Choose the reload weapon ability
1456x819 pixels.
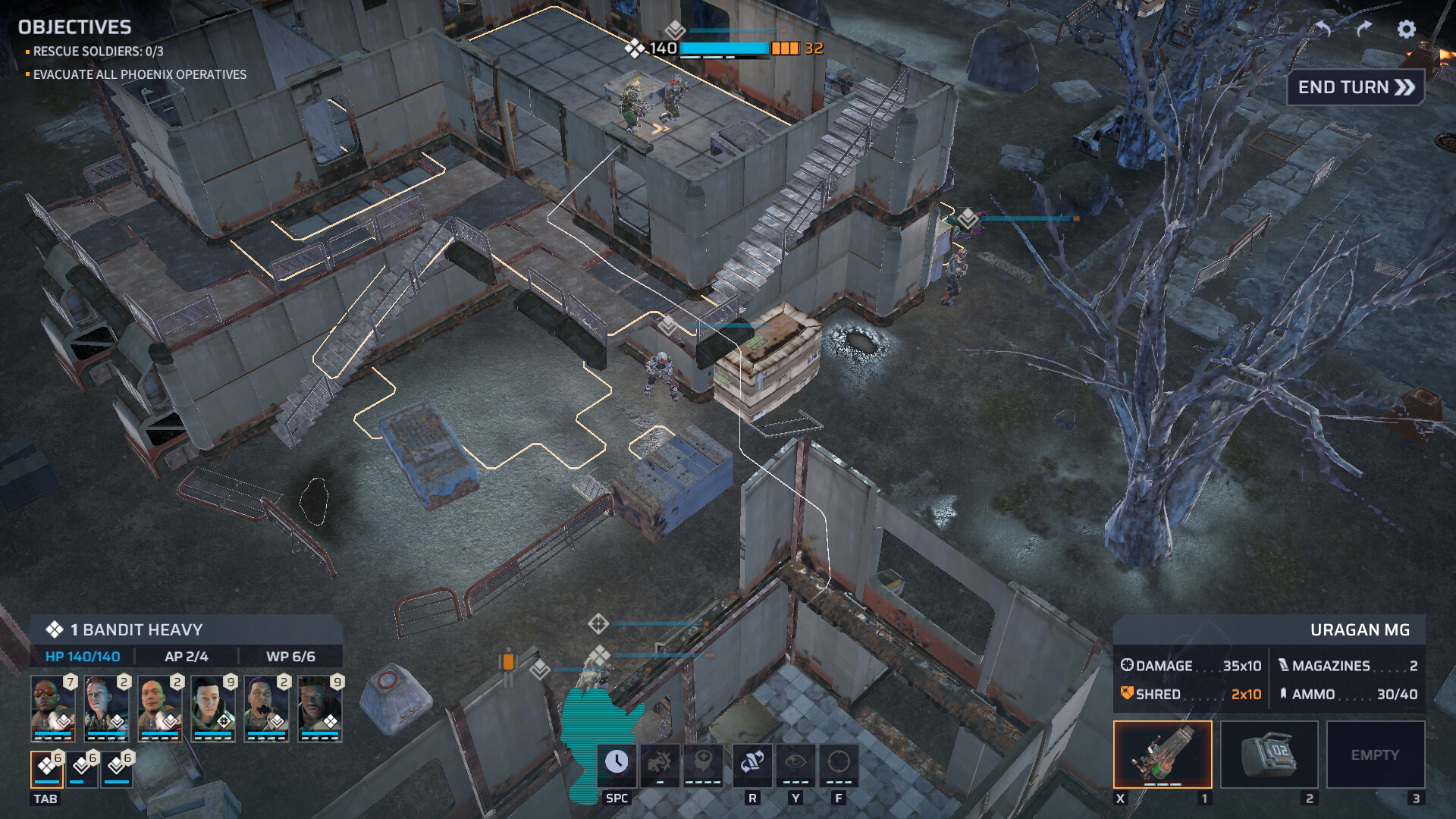click(752, 762)
